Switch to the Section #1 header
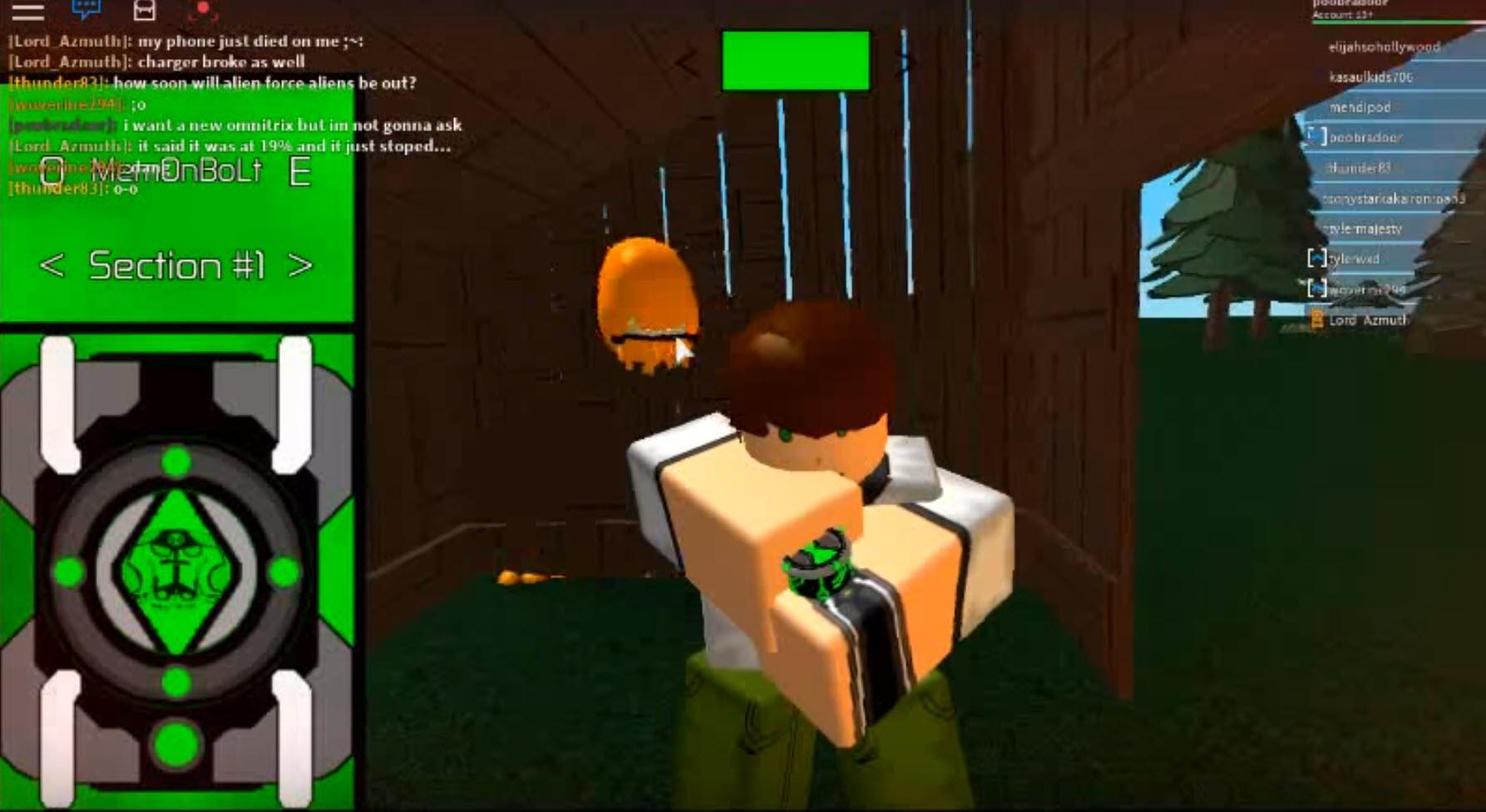This screenshot has width=1486, height=812. pos(177,267)
